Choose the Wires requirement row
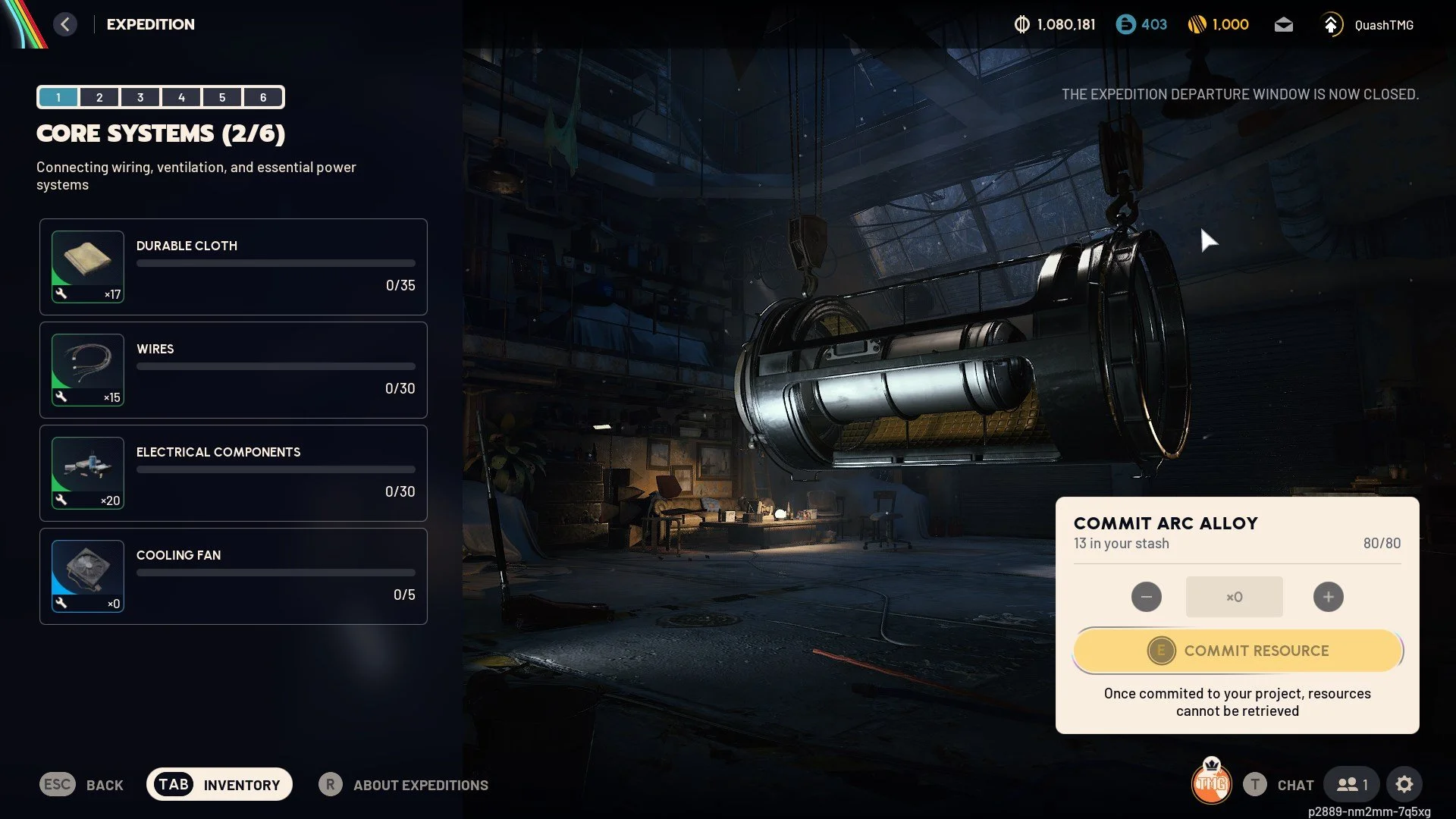Image resolution: width=1456 pixels, height=819 pixels. click(x=234, y=370)
